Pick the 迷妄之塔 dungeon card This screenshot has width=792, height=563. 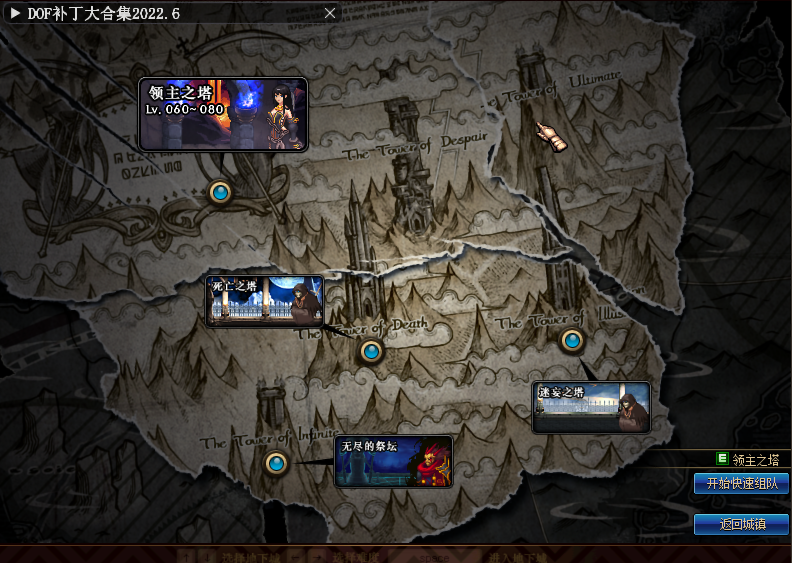click(x=591, y=407)
